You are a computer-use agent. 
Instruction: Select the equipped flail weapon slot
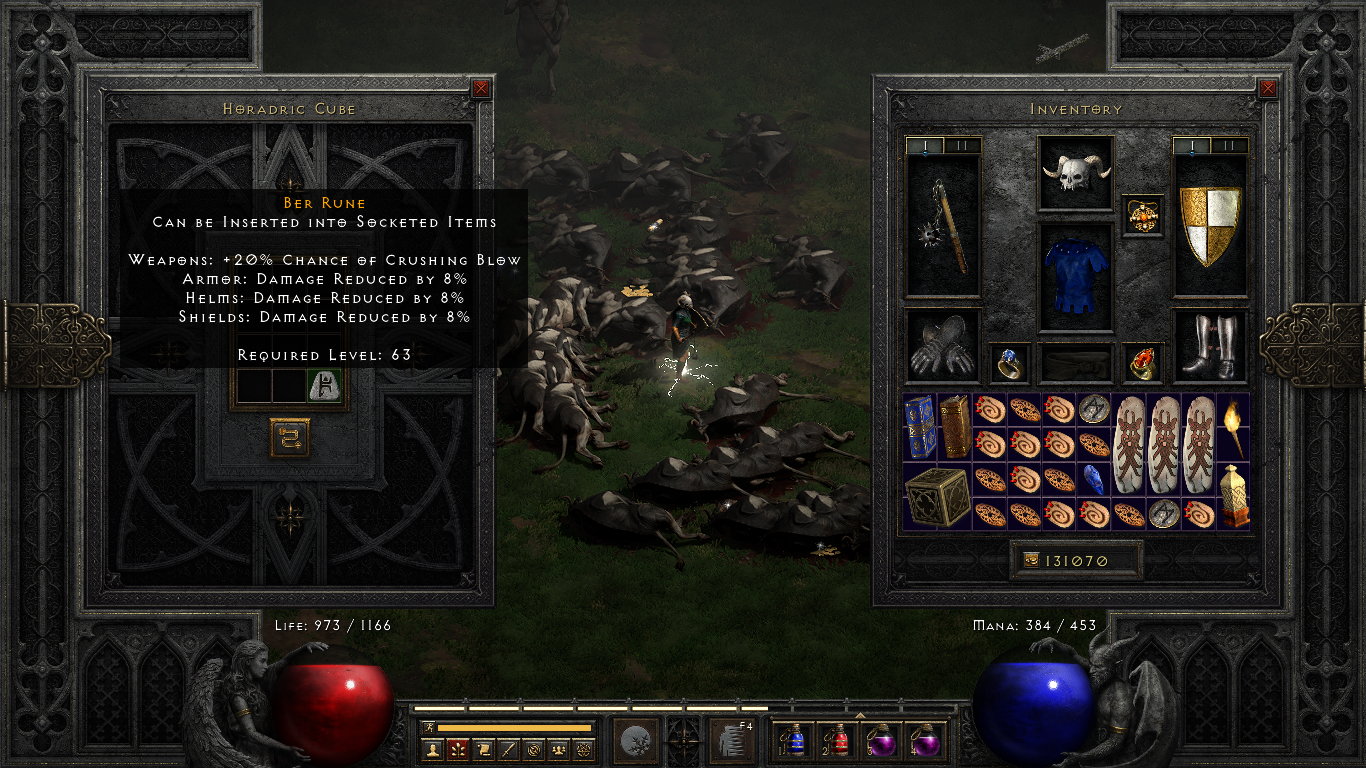click(x=943, y=226)
